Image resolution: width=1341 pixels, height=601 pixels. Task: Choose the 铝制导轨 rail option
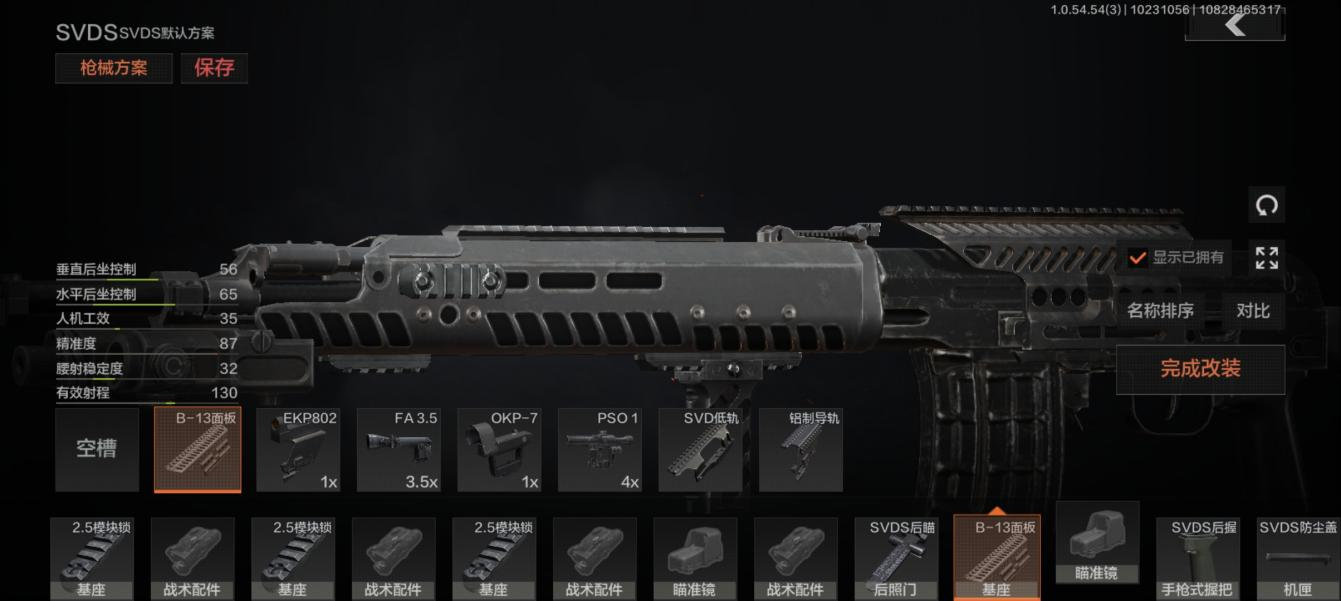tap(801, 450)
